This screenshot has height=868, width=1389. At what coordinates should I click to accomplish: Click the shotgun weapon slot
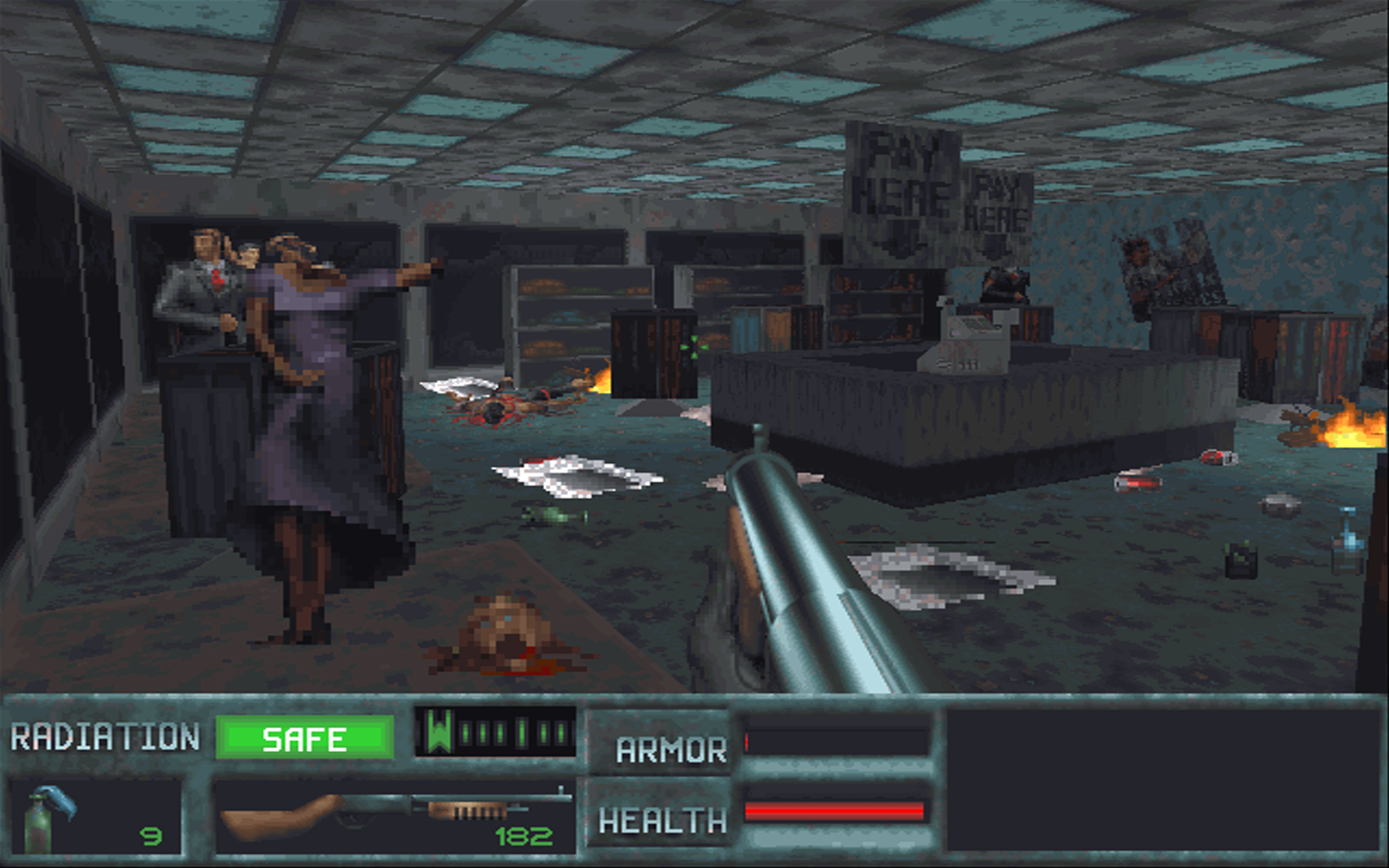click(x=394, y=816)
